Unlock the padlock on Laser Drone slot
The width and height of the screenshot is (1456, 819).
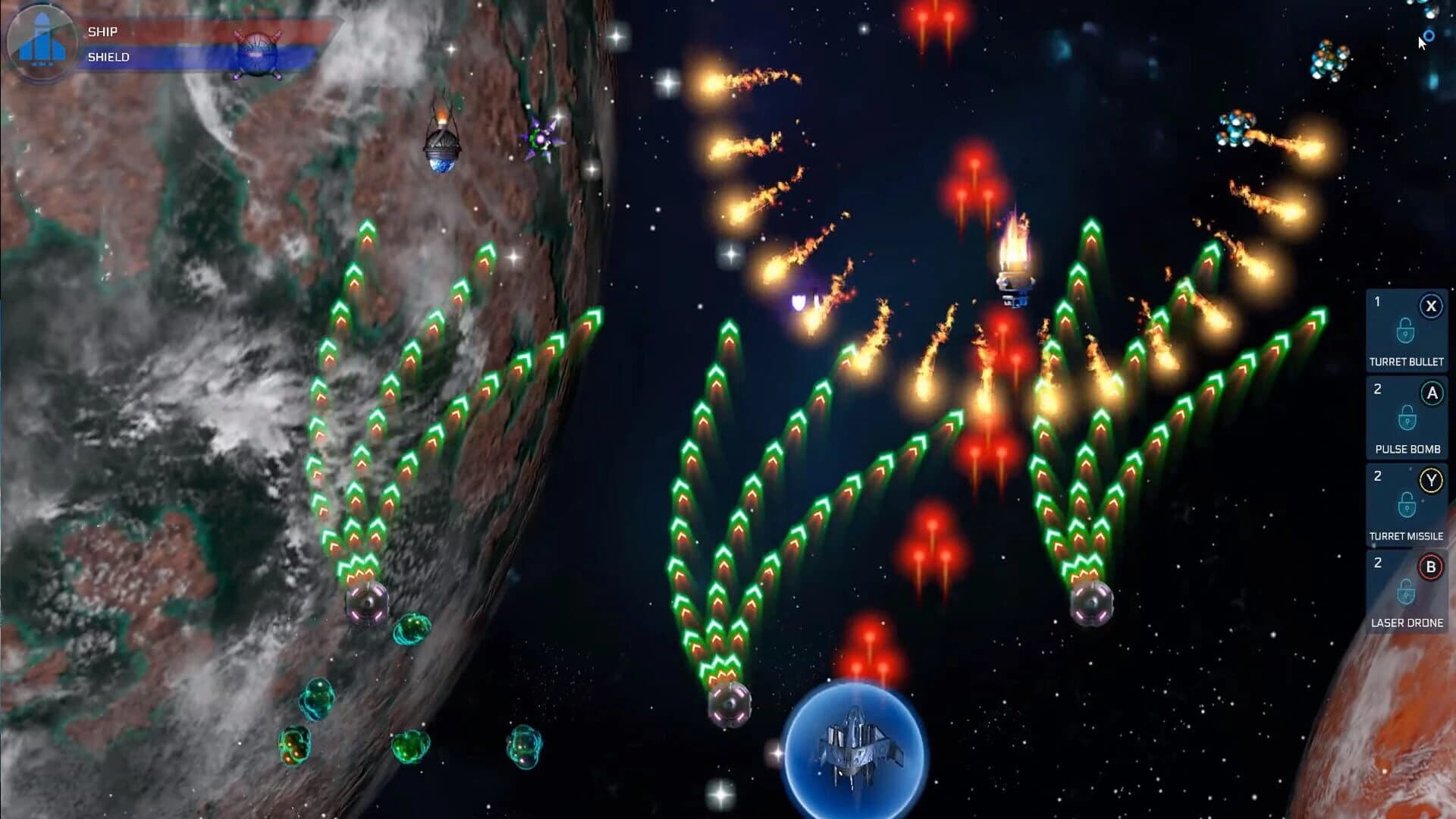tap(1407, 591)
